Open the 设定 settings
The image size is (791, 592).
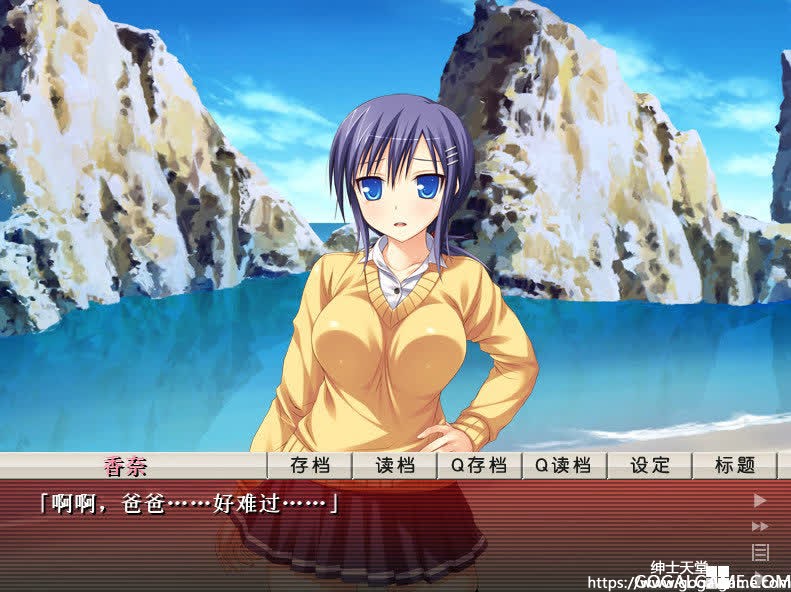649,465
